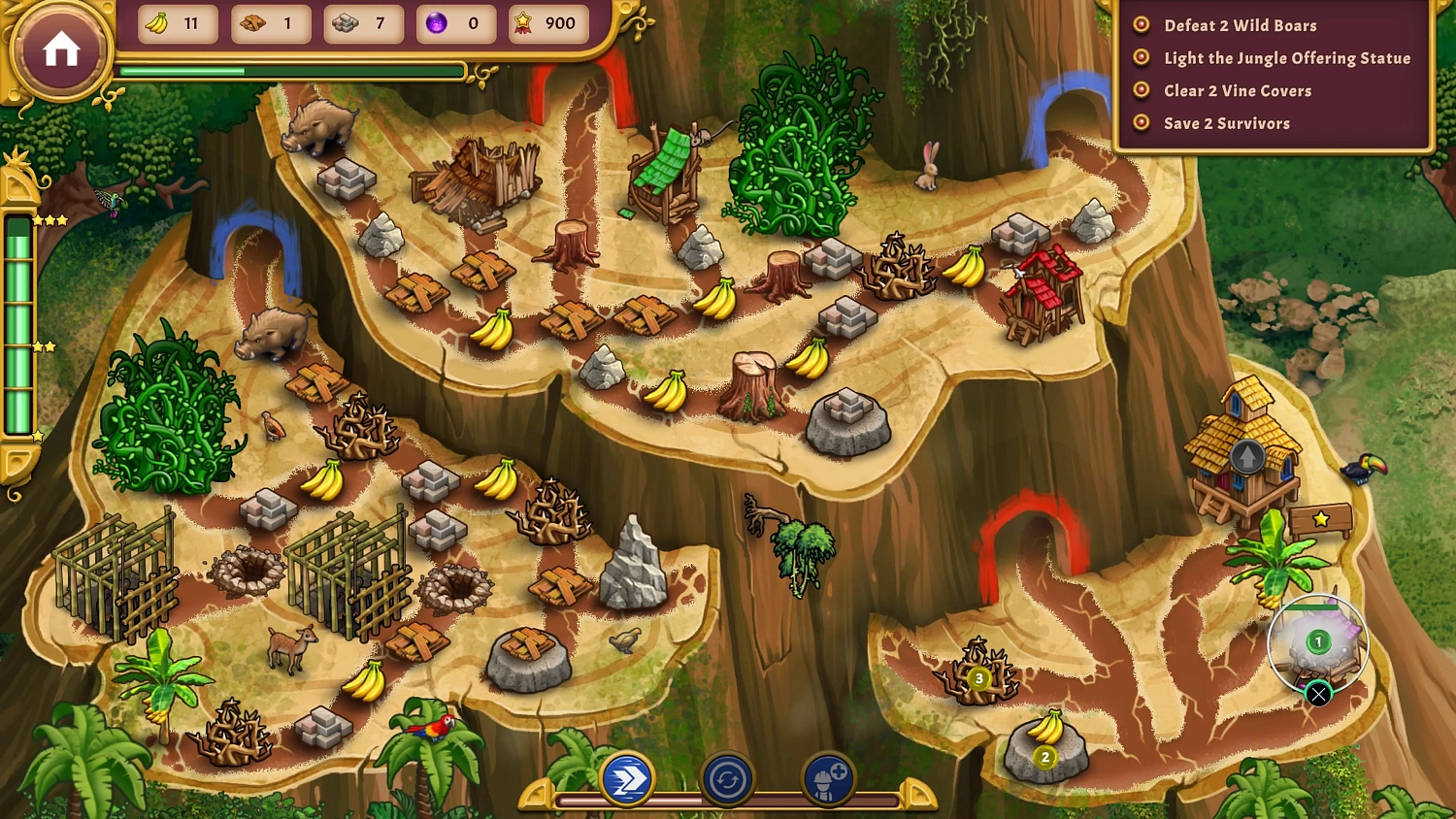The width and height of the screenshot is (1456, 819).
Task: Select the objective Defeat 2 Wild Boars
Action: (x=1240, y=25)
